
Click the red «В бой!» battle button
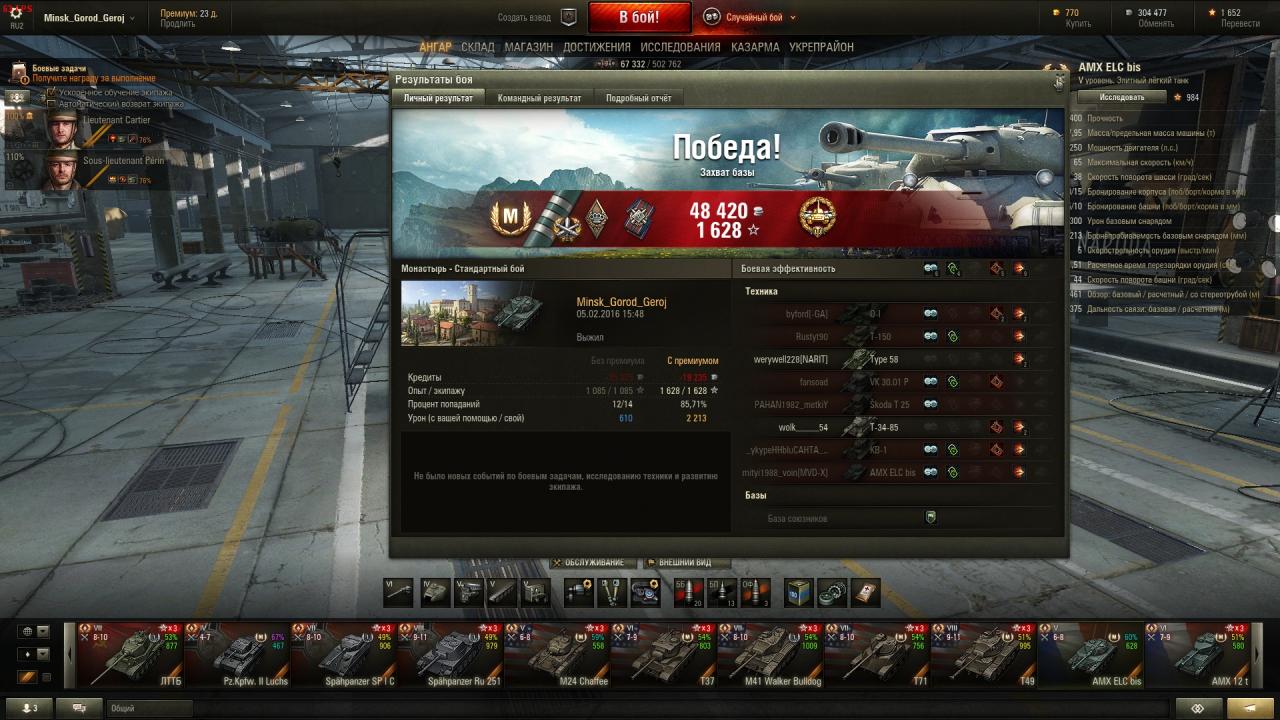pyautogui.click(x=639, y=17)
